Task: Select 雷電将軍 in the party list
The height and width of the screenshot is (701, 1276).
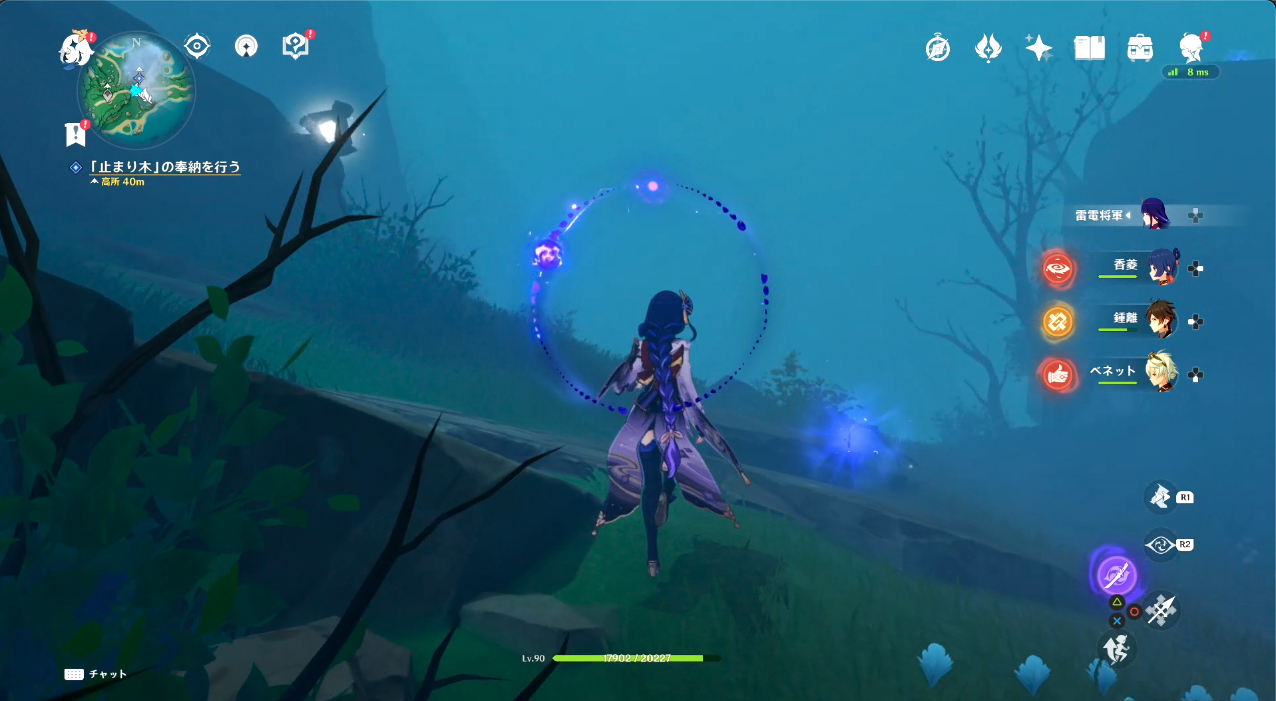Action: (x=1154, y=214)
